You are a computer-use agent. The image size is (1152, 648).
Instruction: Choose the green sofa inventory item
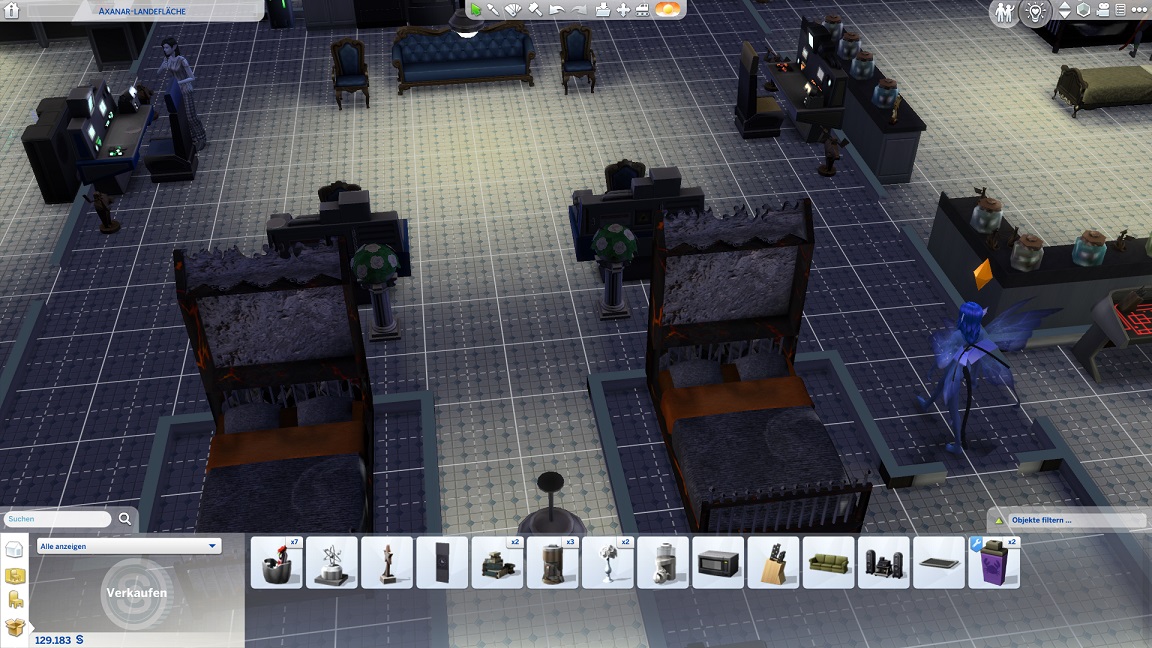[x=828, y=563]
